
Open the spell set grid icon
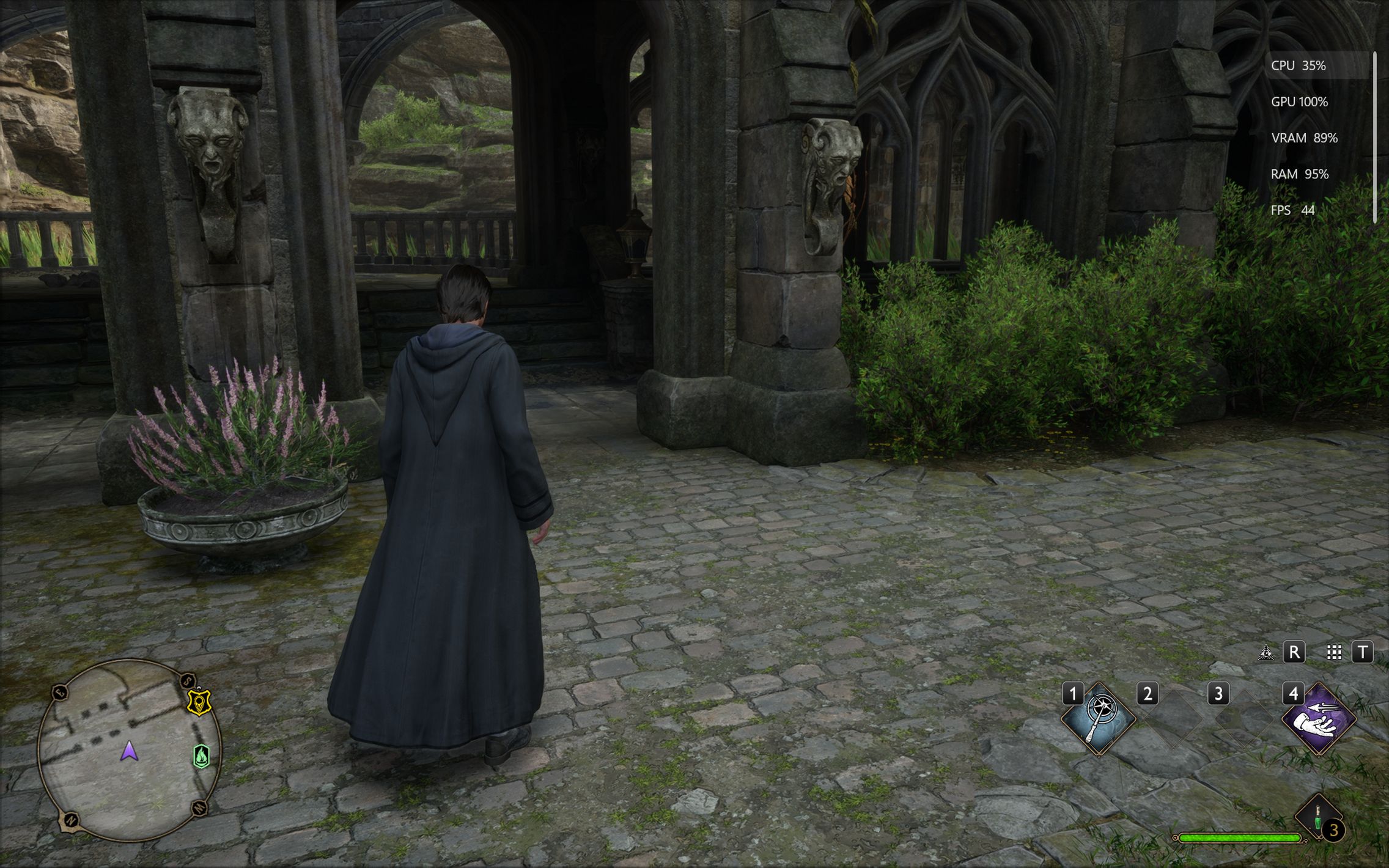coord(1334,653)
